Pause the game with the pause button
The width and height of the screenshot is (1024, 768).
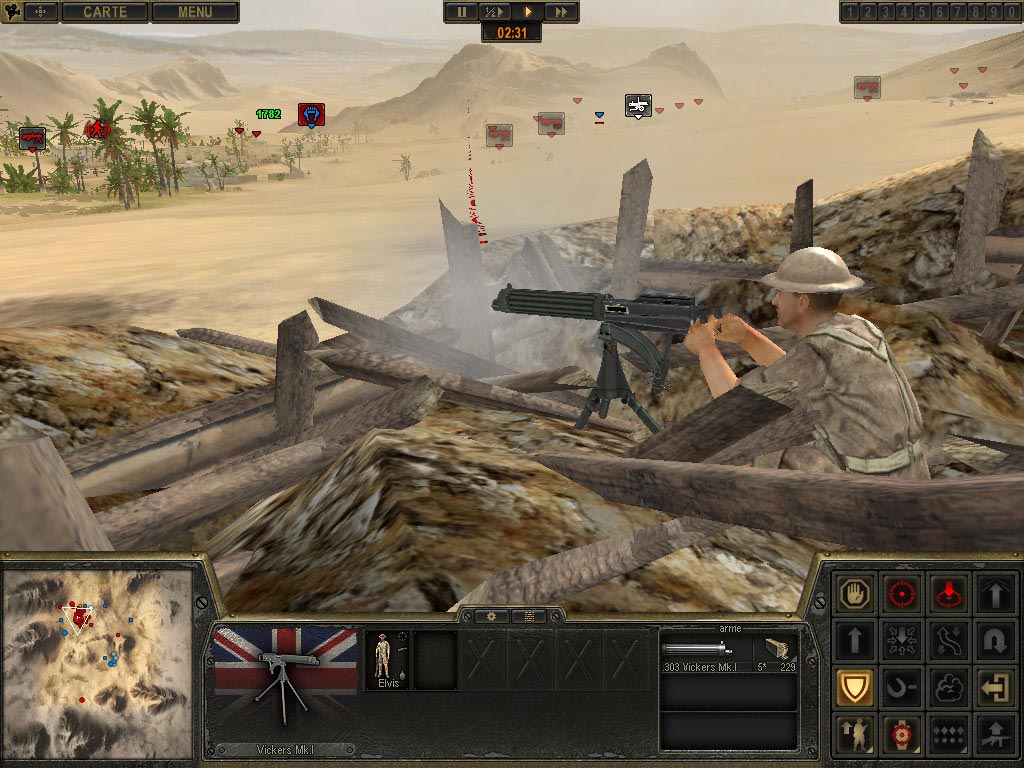(462, 12)
